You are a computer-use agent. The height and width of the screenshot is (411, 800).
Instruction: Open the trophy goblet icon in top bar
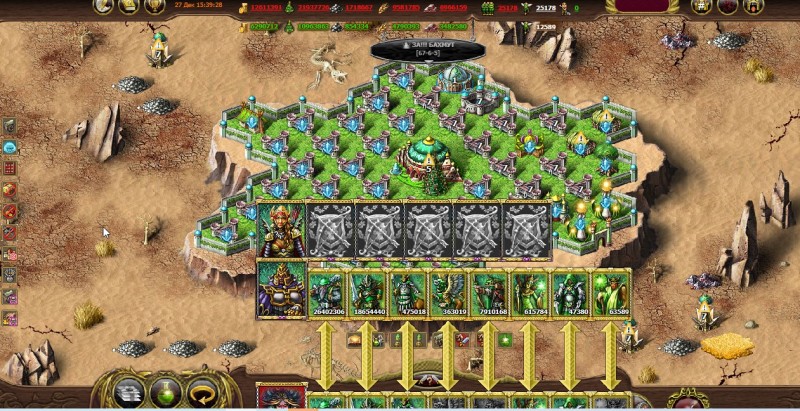click(154, 6)
